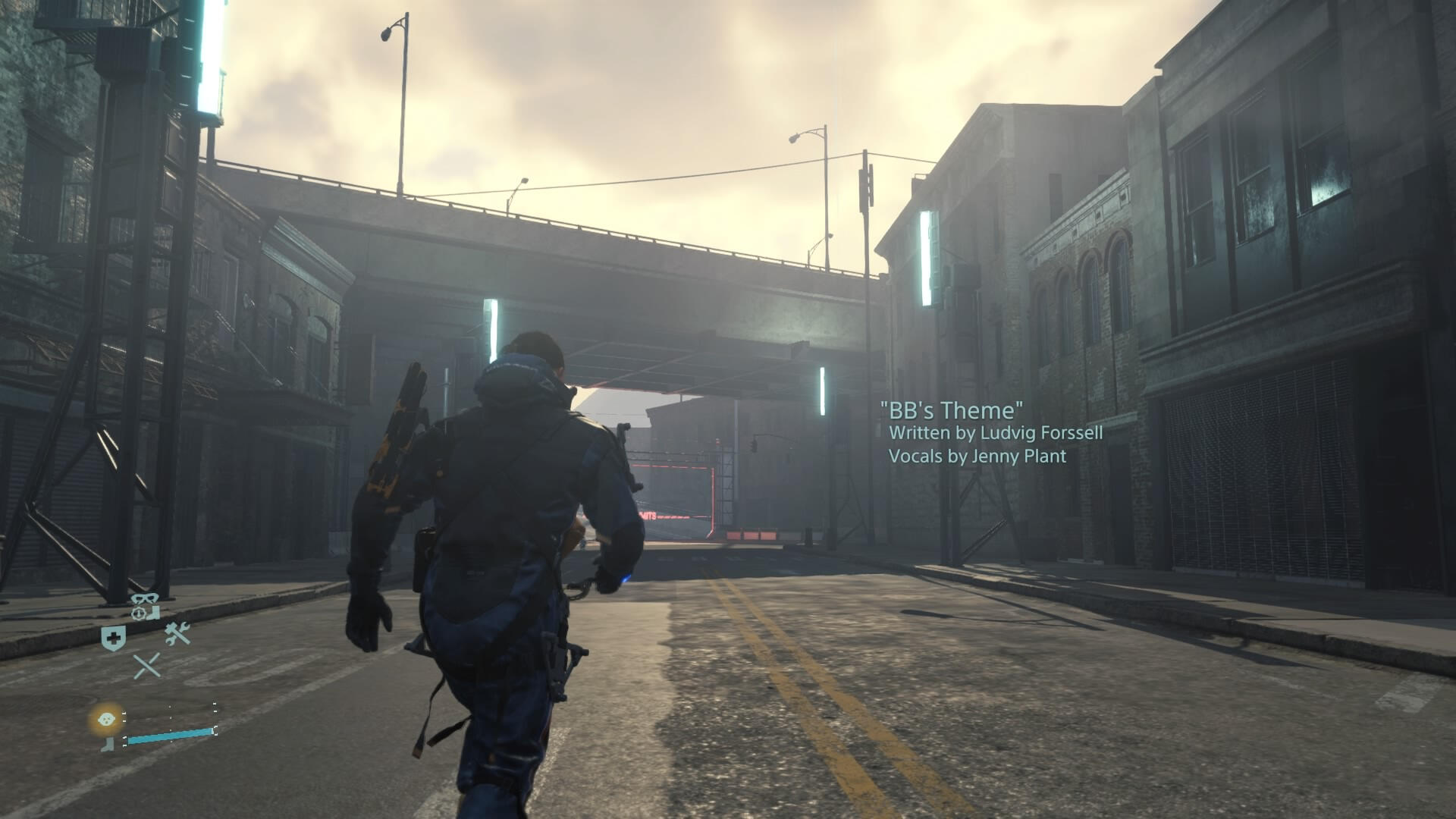Open the hammer and wrench tools wheel
The width and height of the screenshot is (1456, 819).
[177, 634]
